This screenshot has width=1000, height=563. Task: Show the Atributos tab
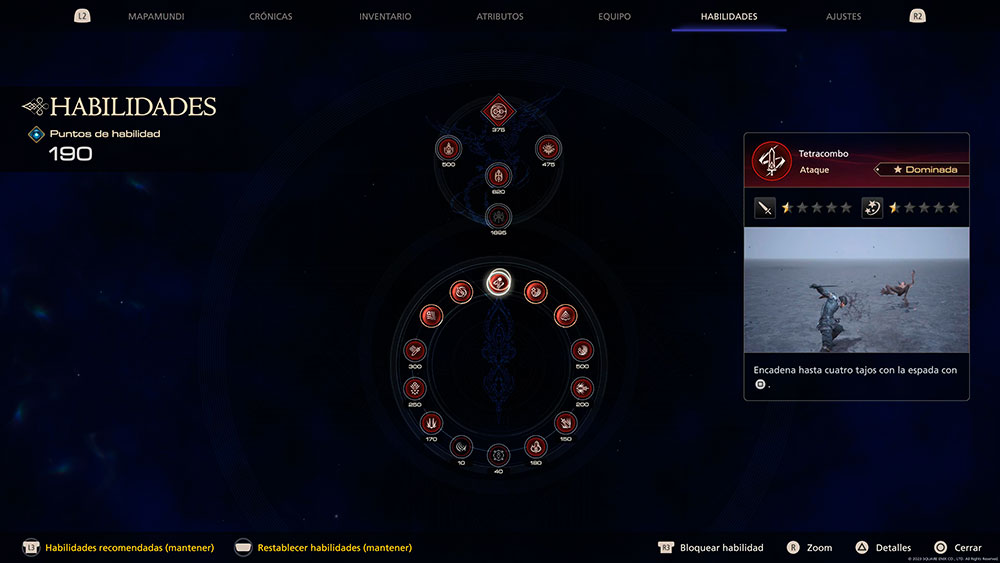[500, 17]
